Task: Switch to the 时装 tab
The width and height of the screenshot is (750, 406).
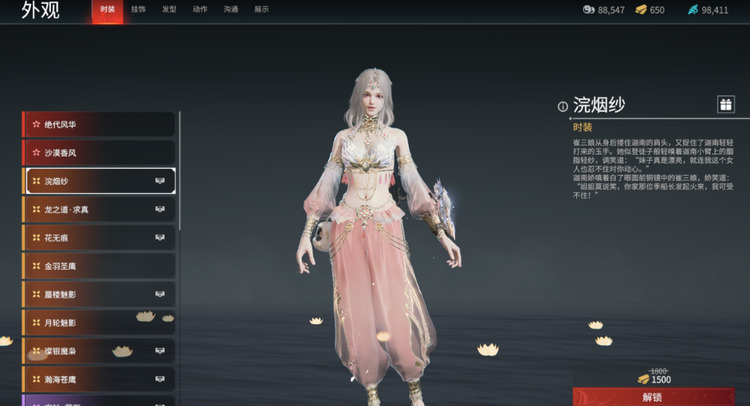Action: [107, 9]
